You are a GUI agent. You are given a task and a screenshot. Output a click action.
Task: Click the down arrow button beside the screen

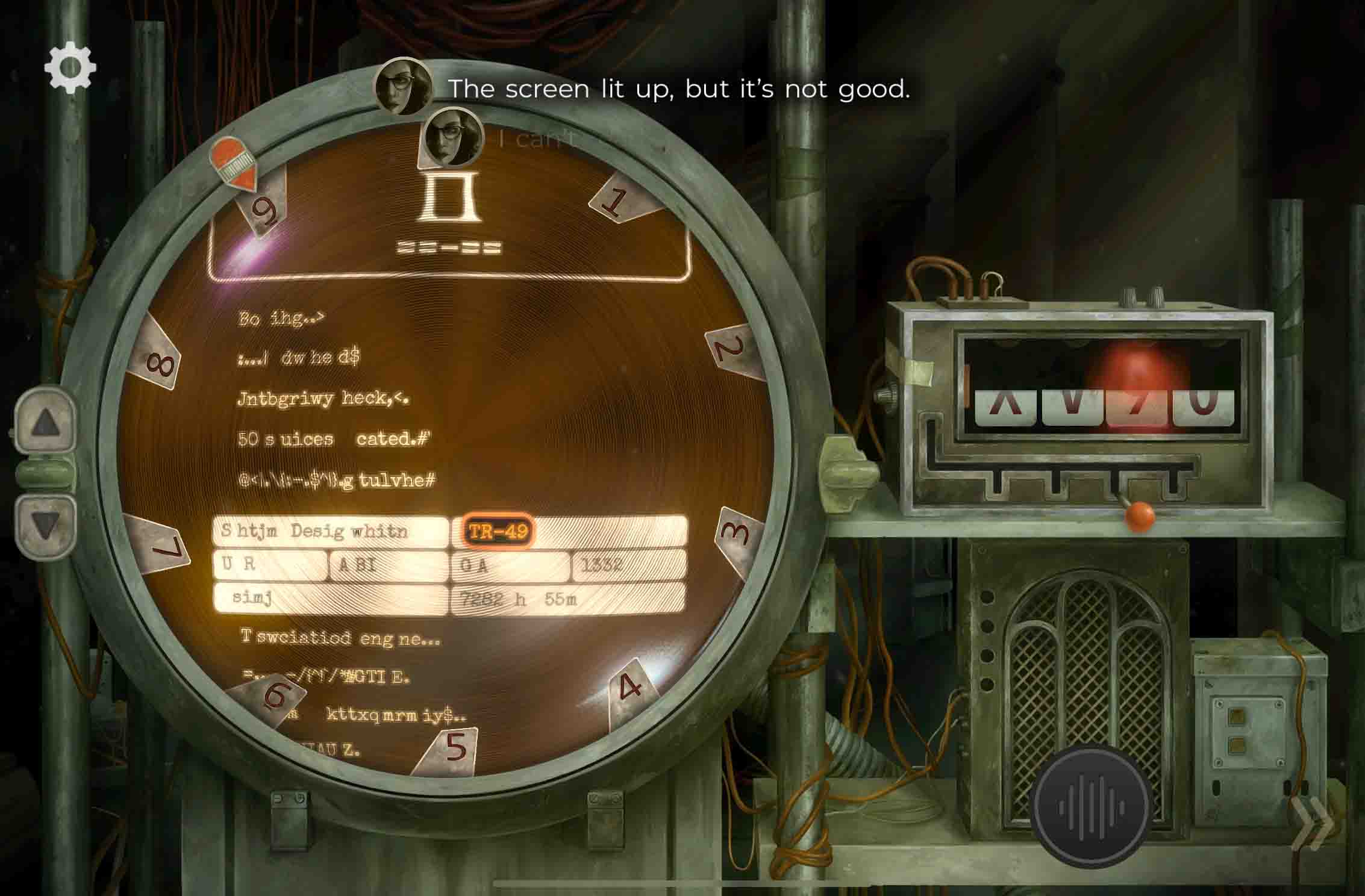pyautogui.click(x=45, y=525)
